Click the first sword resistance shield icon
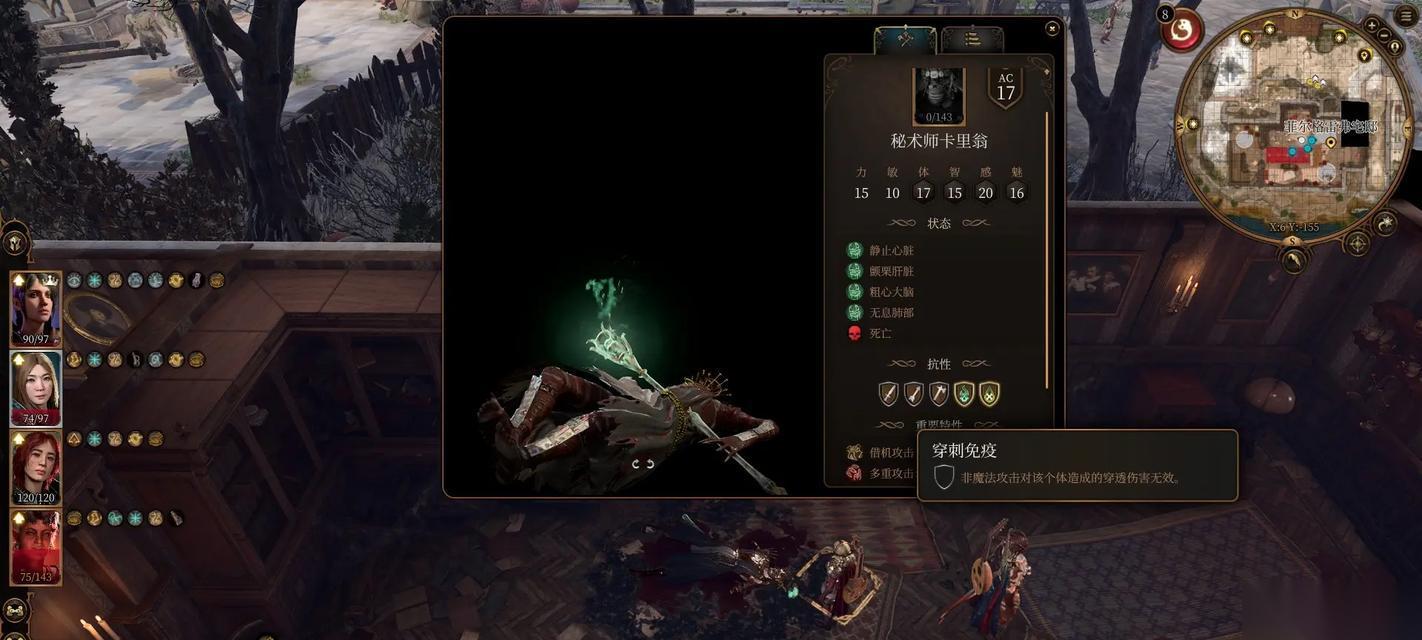This screenshot has width=1422, height=640. tap(888, 394)
